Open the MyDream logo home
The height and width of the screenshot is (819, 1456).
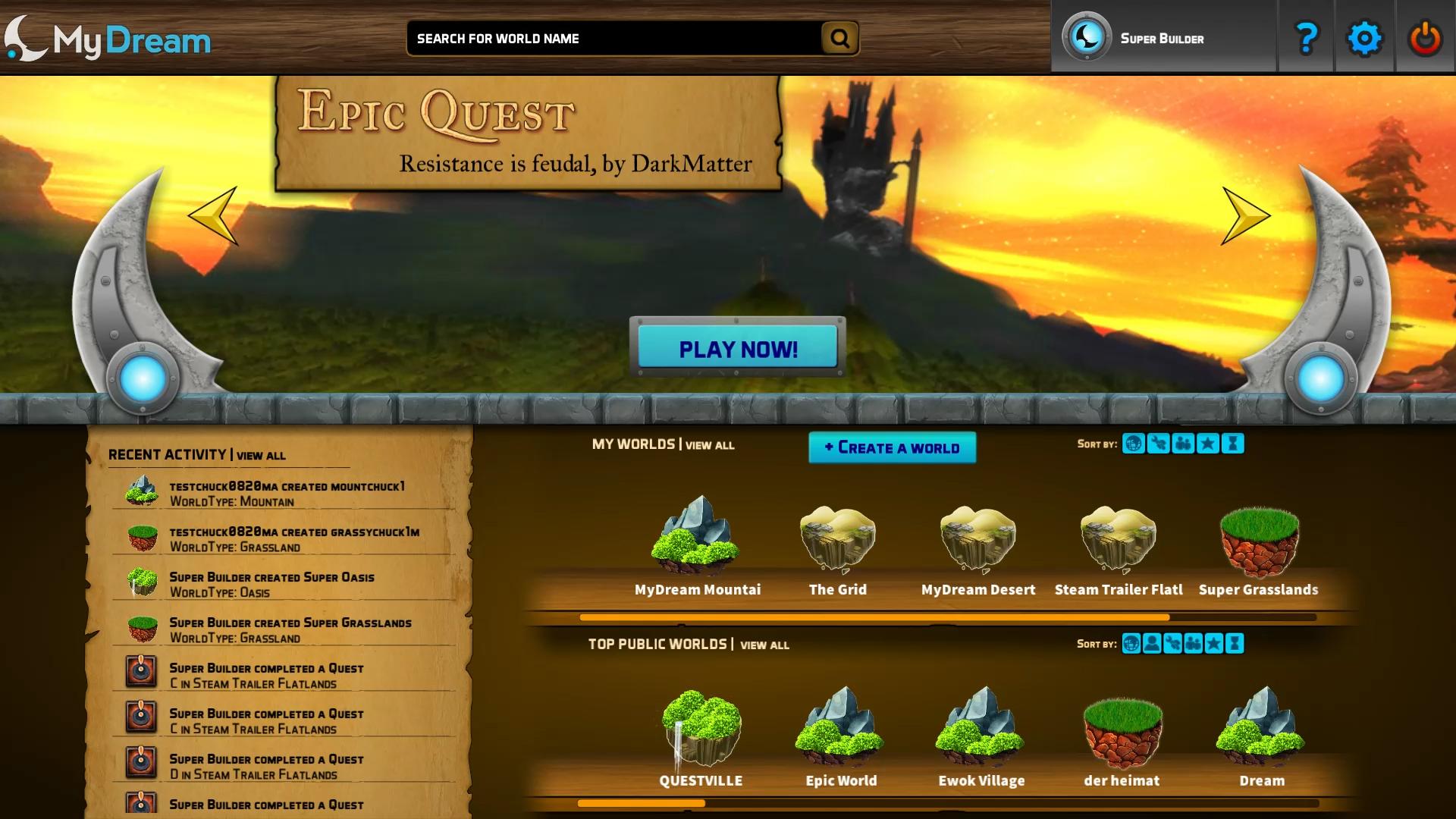(x=108, y=39)
